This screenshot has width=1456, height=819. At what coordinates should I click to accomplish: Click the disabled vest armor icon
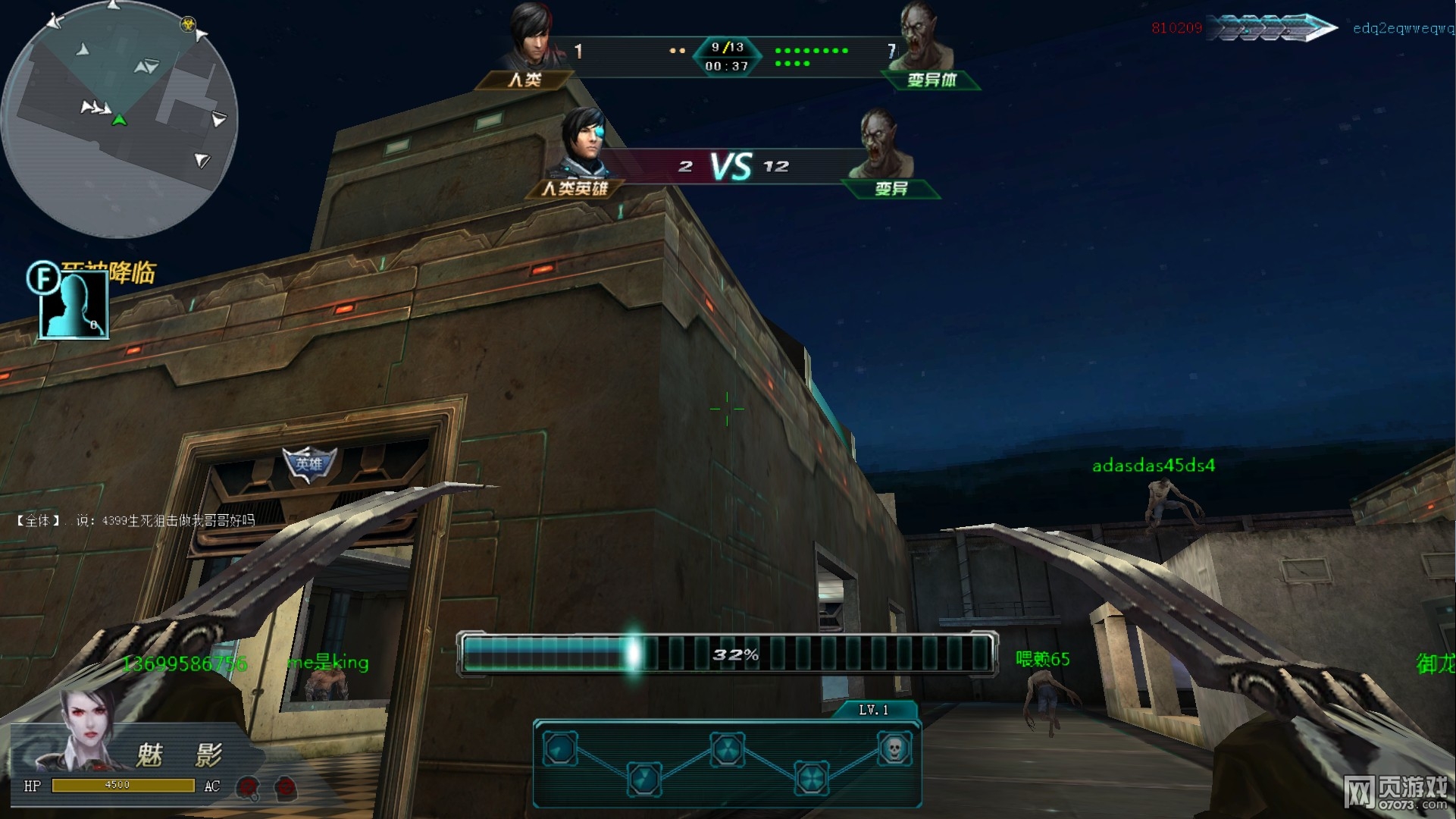pyautogui.click(x=286, y=787)
